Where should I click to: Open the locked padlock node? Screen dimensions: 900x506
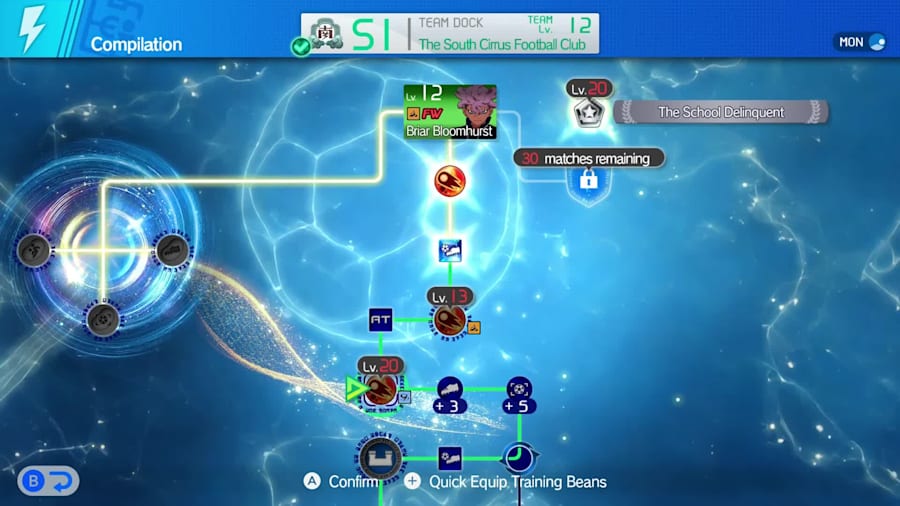(x=588, y=180)
